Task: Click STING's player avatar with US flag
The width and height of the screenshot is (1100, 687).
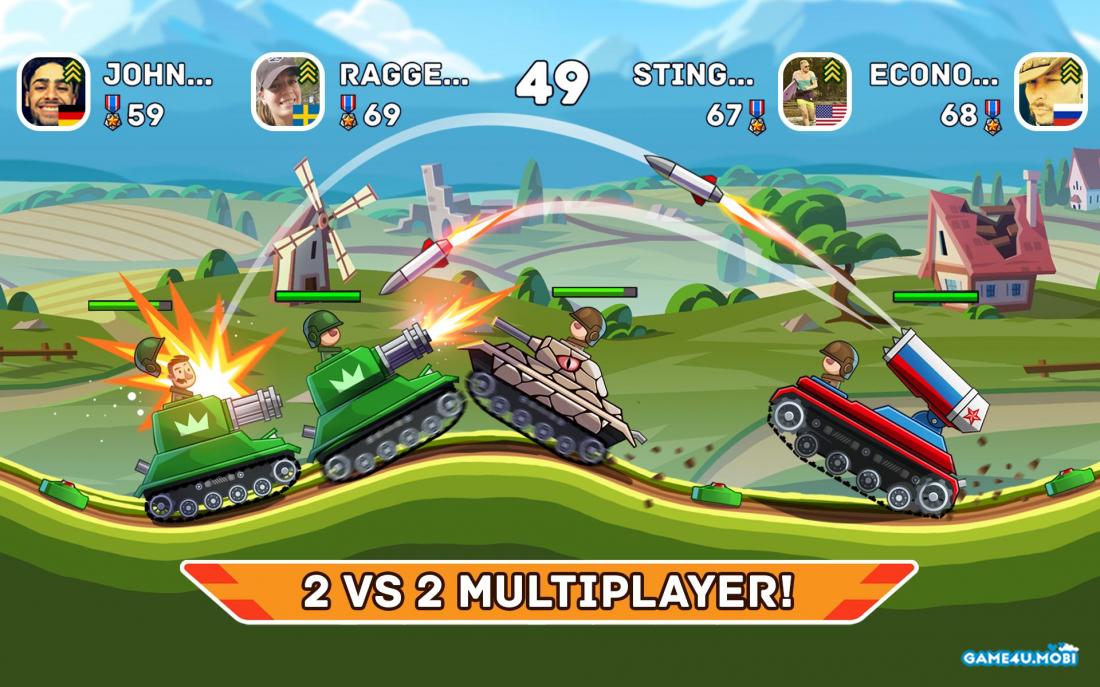Action: click(815, 92)
